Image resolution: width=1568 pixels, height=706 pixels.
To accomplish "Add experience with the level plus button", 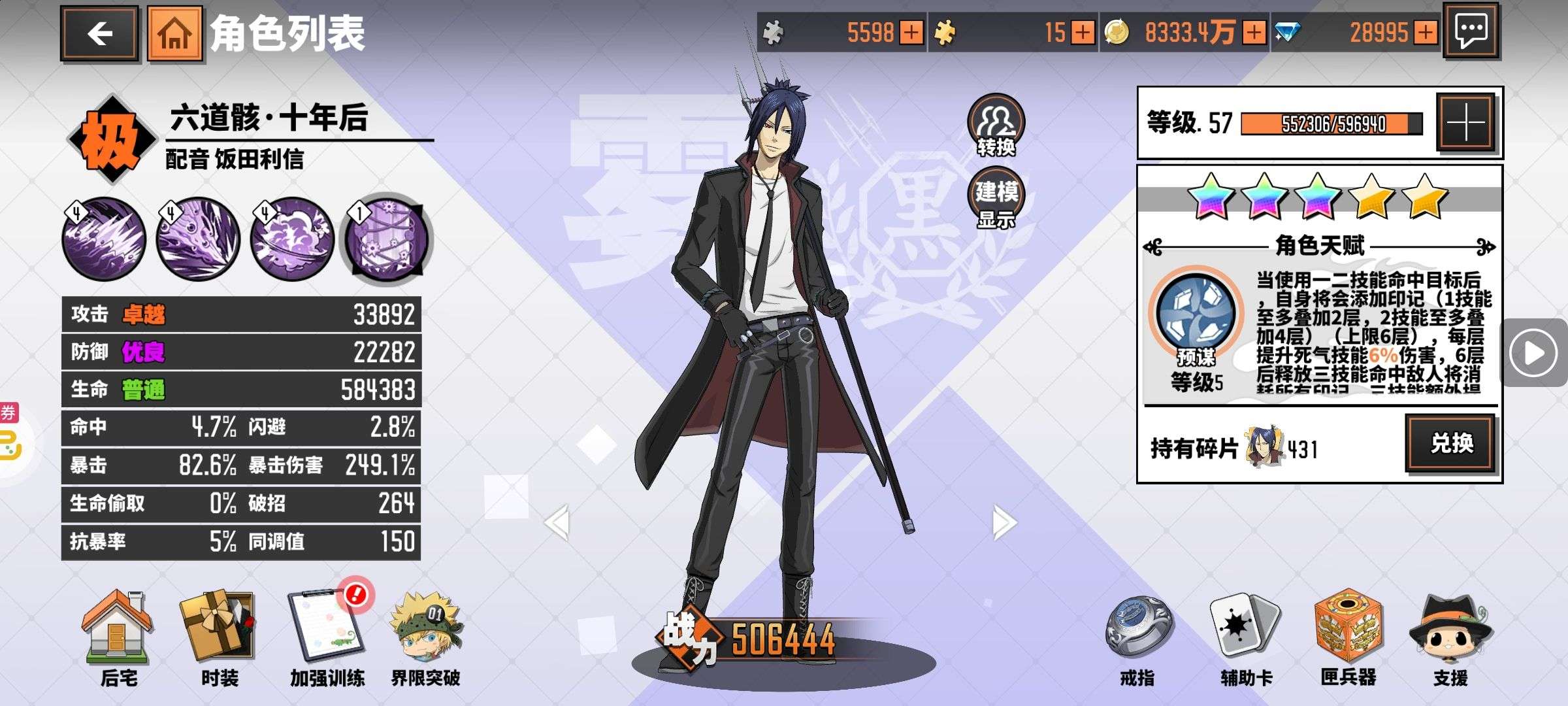I will coord(1465,122).
